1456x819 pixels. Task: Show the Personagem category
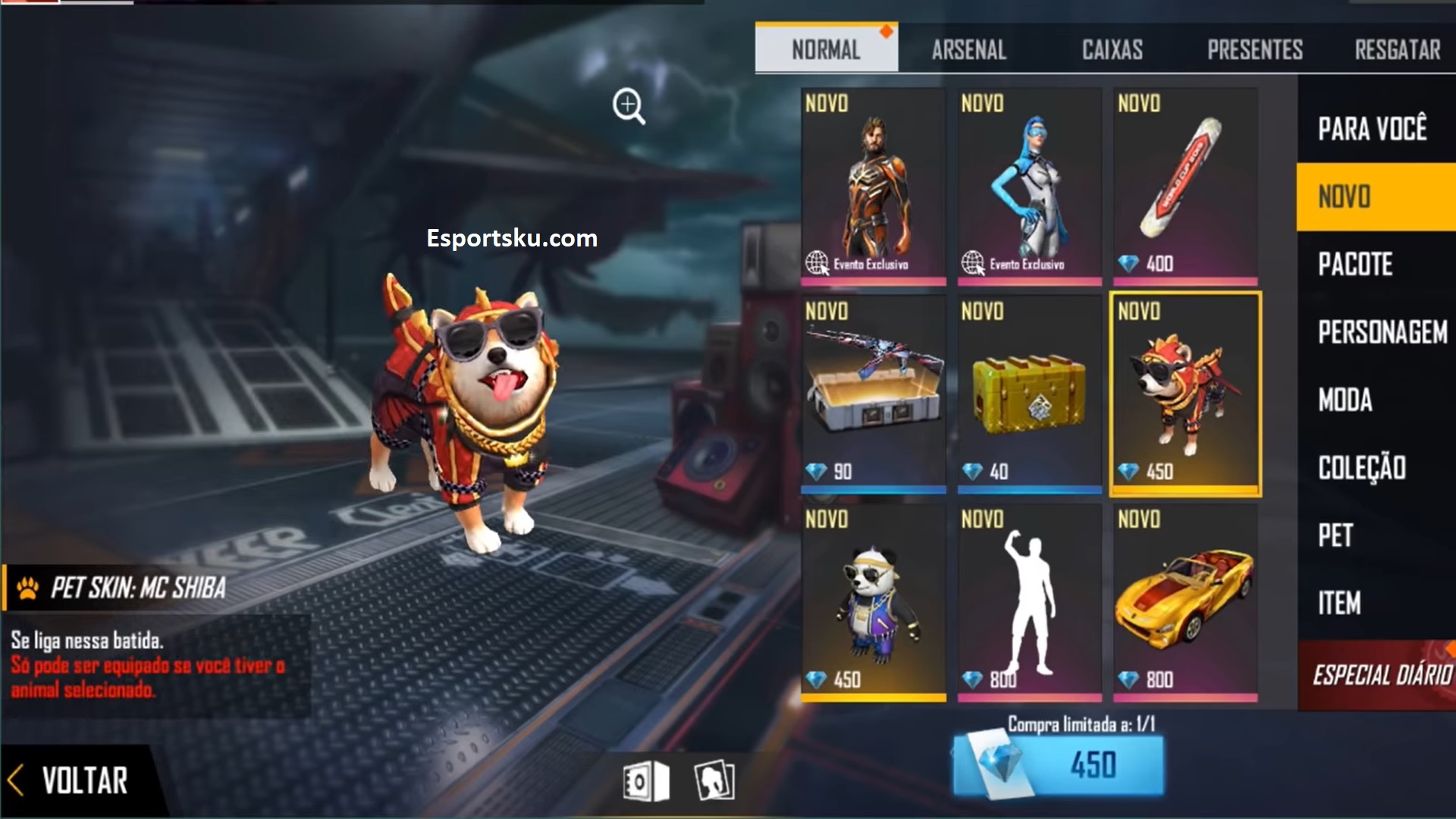click(x=1382, y=332)
